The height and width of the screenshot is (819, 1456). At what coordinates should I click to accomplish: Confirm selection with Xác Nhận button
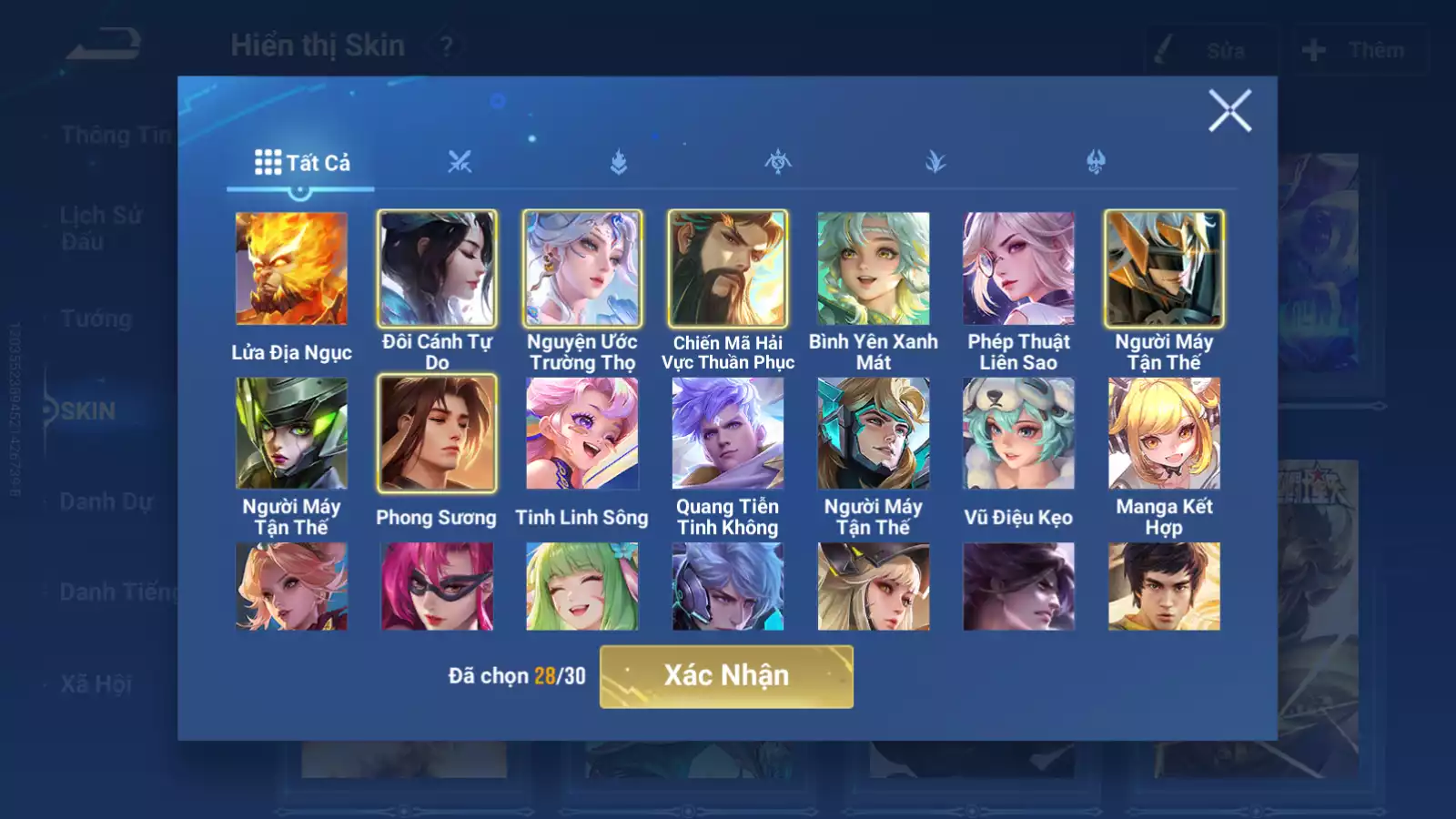click(726, 676)
